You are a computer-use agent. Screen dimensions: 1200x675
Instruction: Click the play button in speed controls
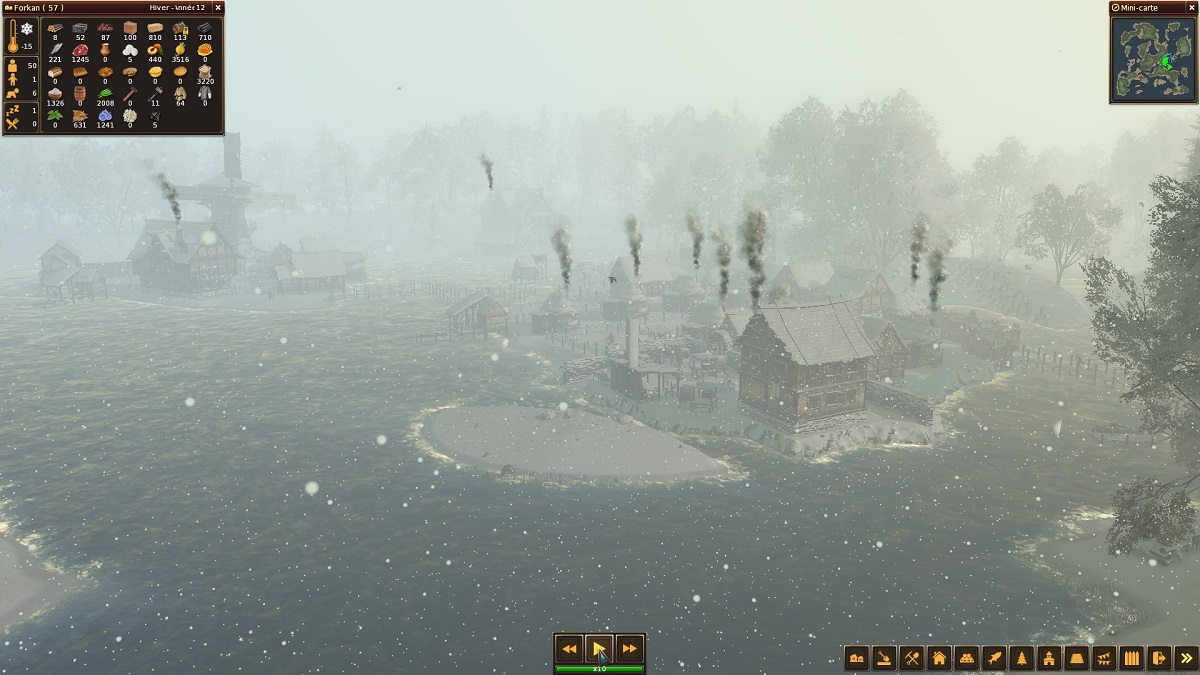[x=599, y=649]
